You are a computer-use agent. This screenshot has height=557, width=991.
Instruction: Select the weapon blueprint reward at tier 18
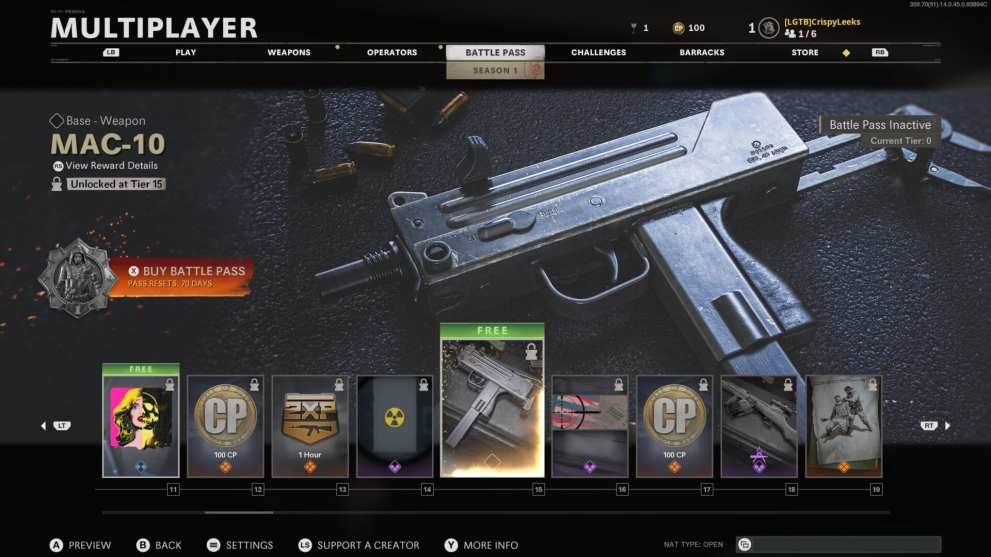pyautogui.click(x=759, y=426)
